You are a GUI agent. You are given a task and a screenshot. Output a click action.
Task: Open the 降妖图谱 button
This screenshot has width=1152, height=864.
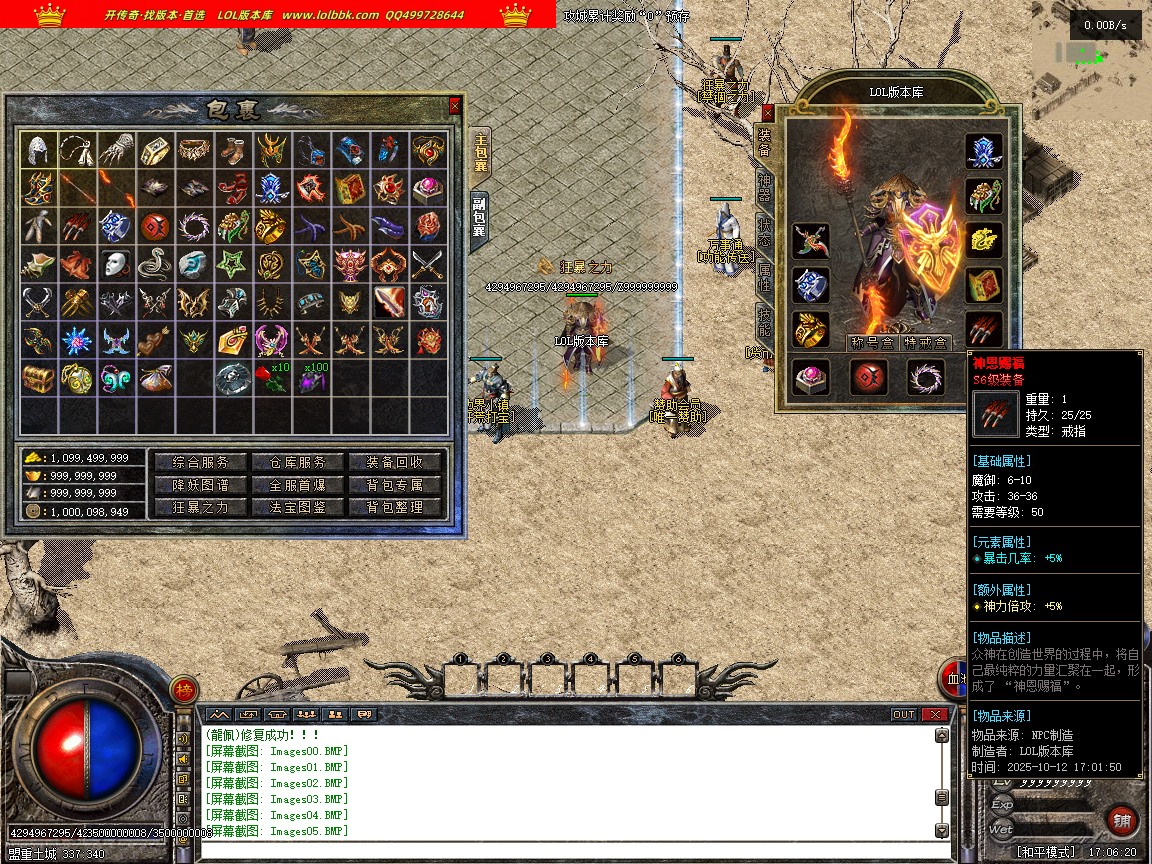201,485
